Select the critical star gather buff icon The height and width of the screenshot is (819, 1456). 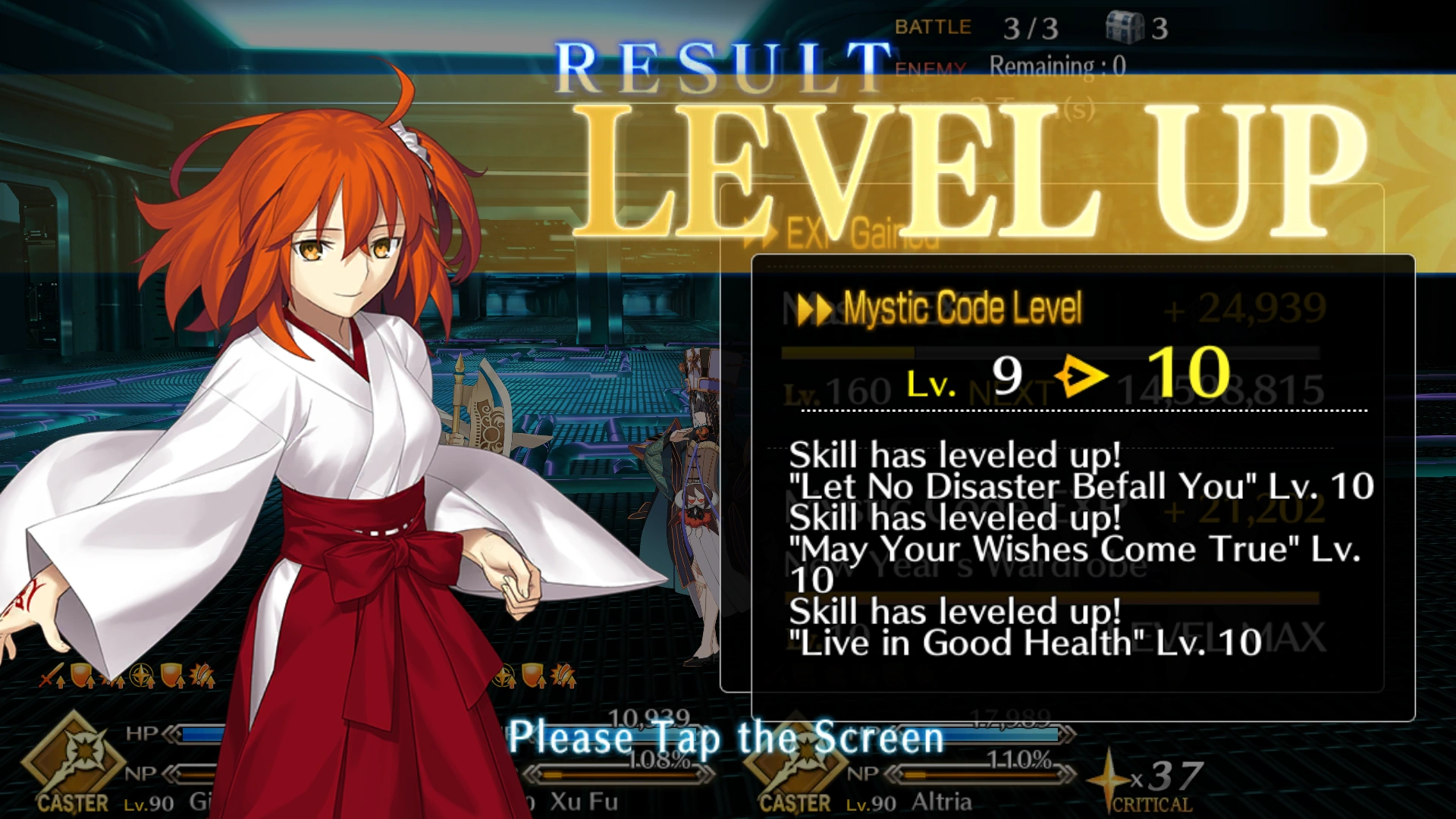coord(140,675)
